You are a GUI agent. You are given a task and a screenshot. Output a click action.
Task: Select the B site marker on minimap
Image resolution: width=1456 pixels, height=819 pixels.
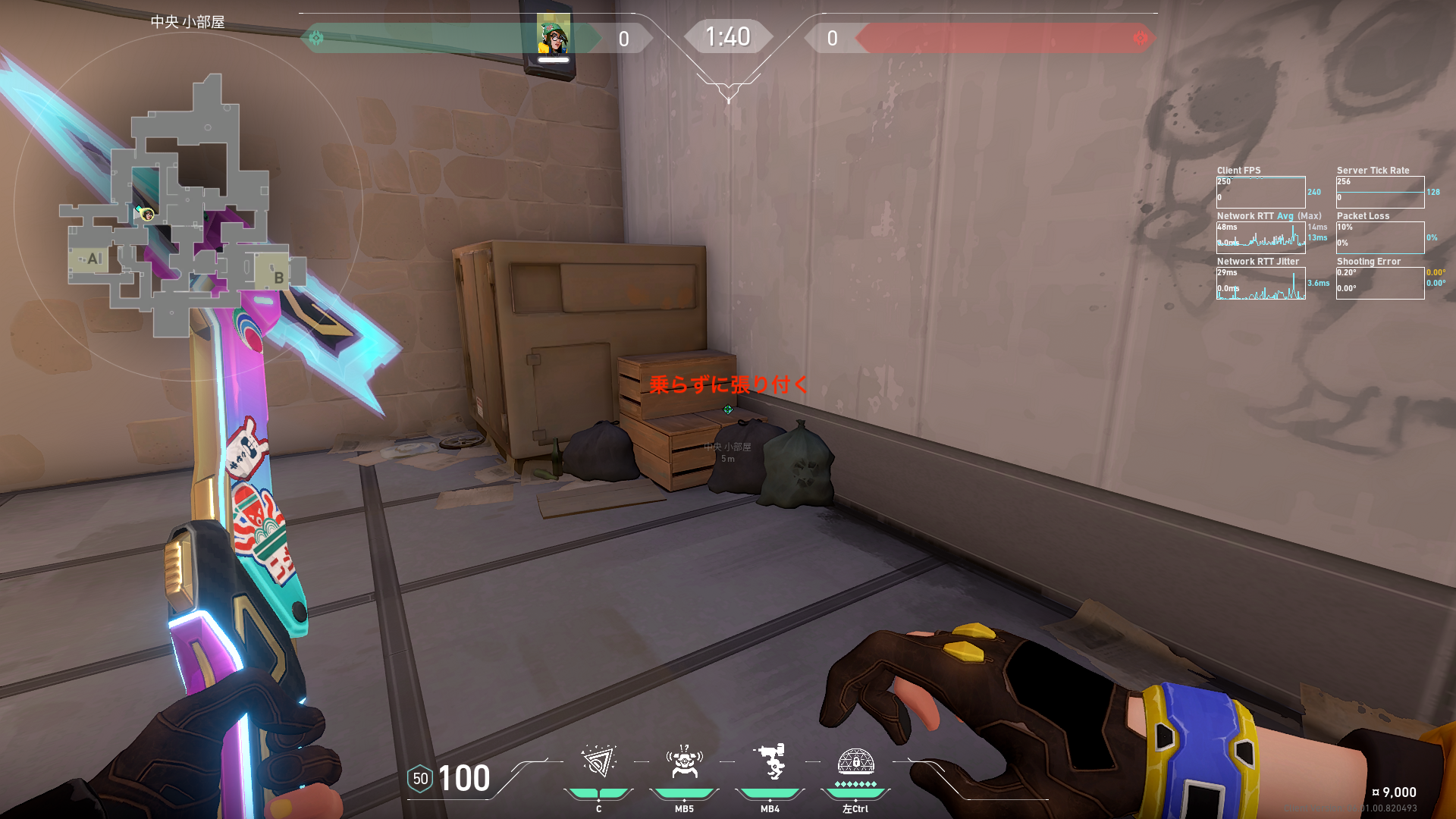[x=278, y=278]
